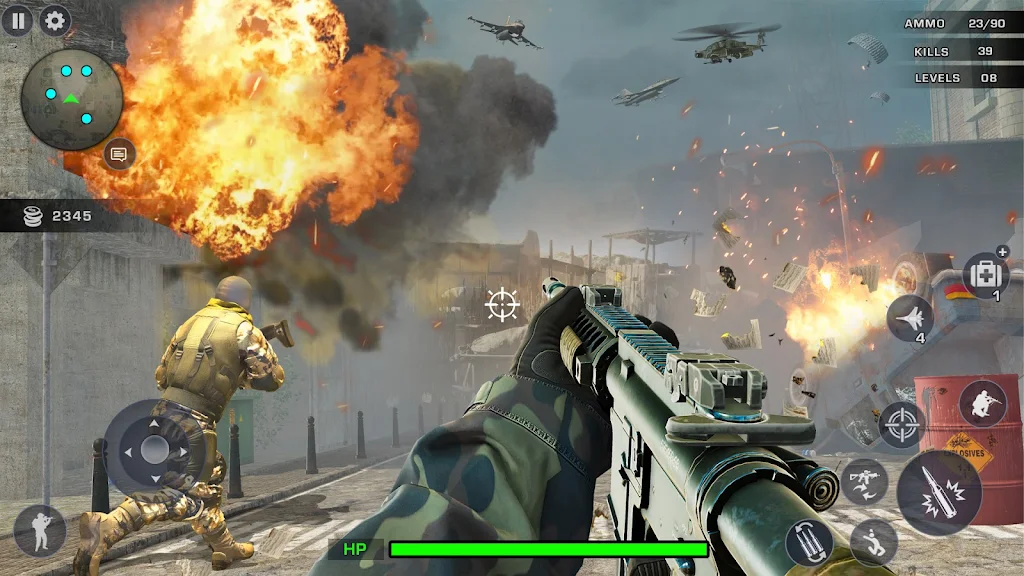Pause the game
1024x576 pixels.
click(x=17, y=20)
